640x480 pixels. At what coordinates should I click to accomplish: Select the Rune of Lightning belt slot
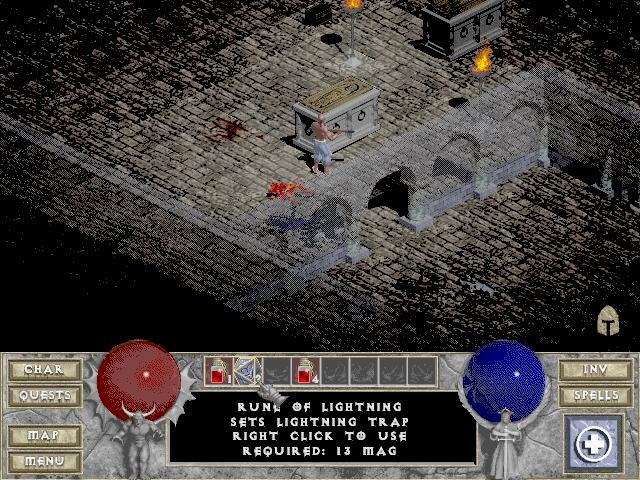247,371
